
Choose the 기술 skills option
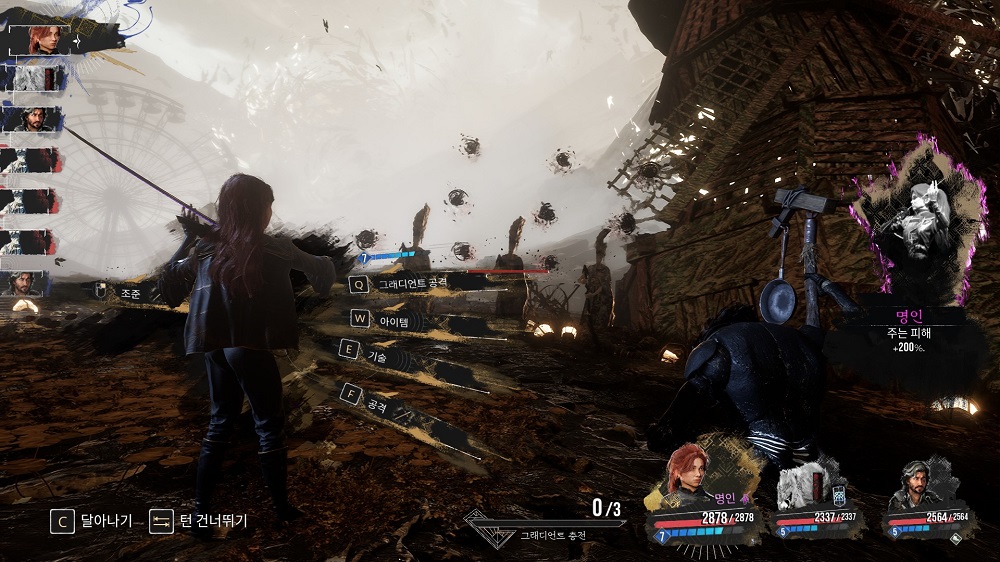tap(377, 355)
